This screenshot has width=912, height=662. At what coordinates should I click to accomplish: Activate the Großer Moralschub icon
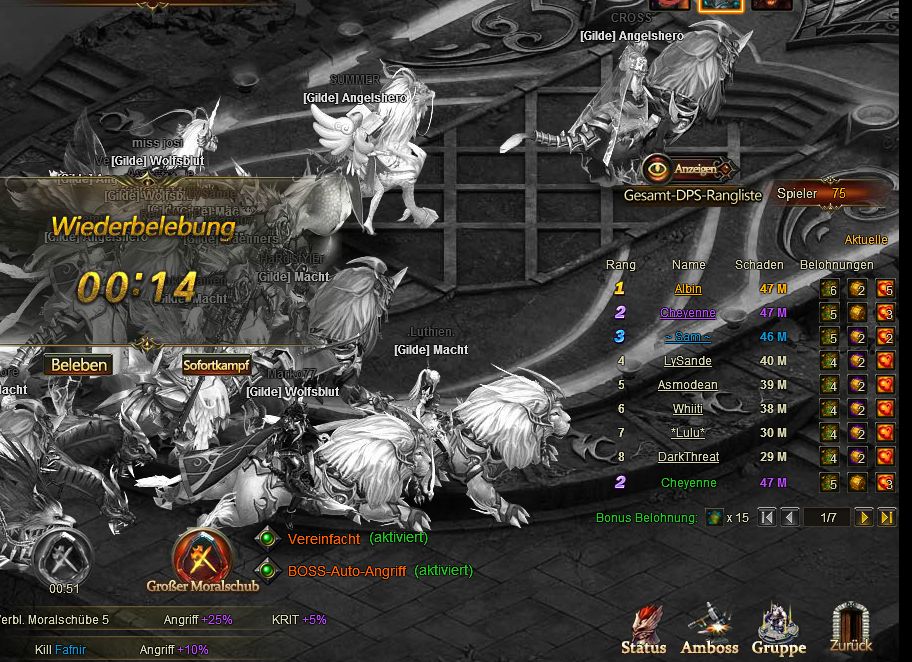pyautogui.click(x=203, y=556)
